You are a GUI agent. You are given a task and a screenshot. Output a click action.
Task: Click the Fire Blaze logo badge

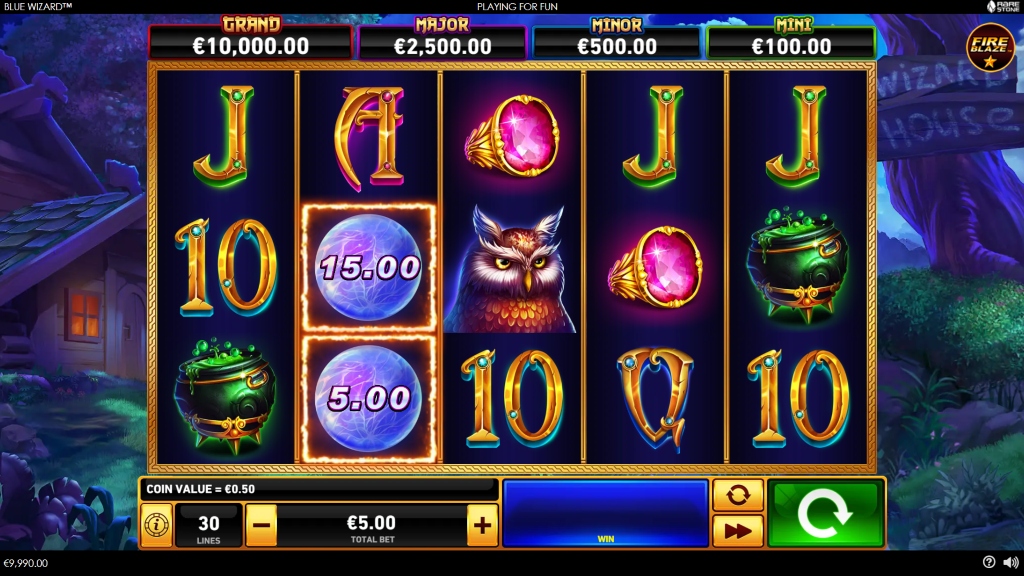[989, 46]
